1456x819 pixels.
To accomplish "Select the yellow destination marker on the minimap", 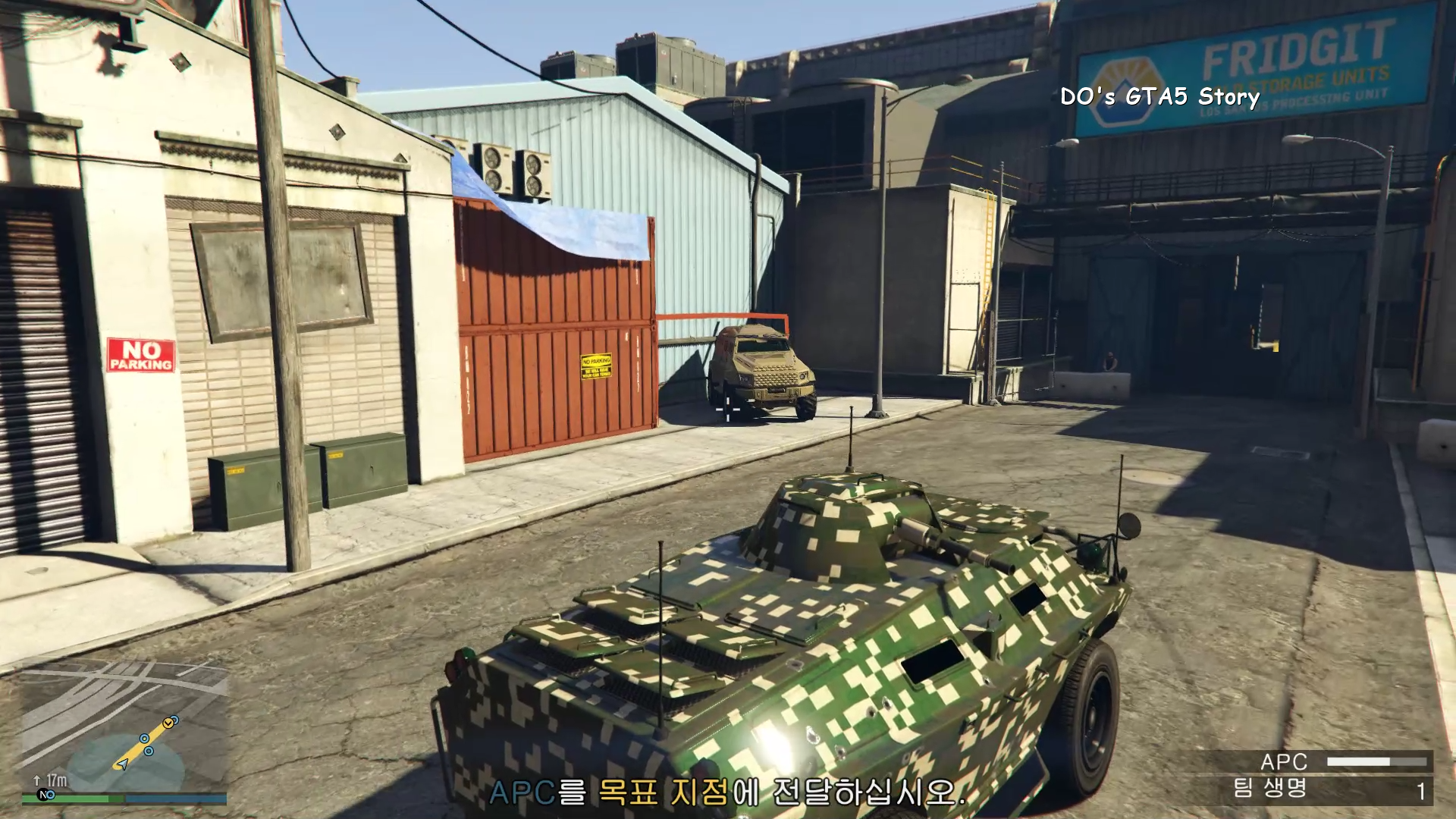I will point(168,723).
